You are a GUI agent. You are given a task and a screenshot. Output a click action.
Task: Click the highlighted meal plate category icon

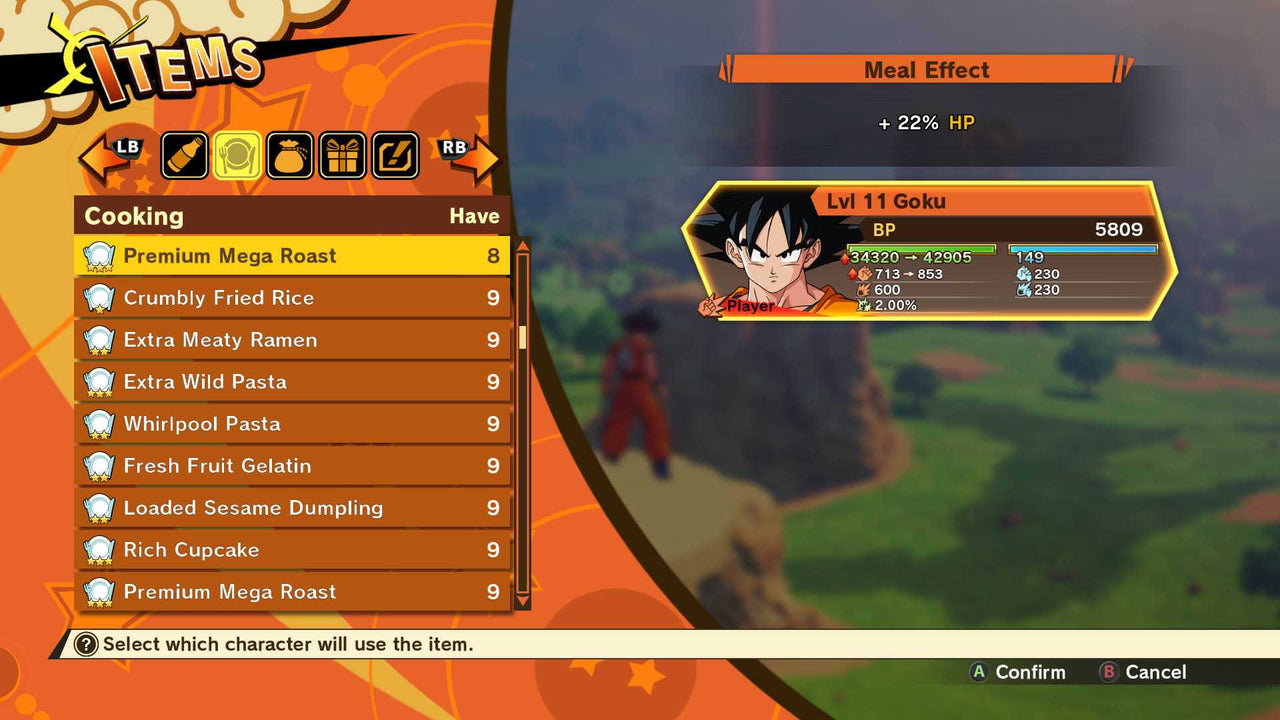(237, 155)
